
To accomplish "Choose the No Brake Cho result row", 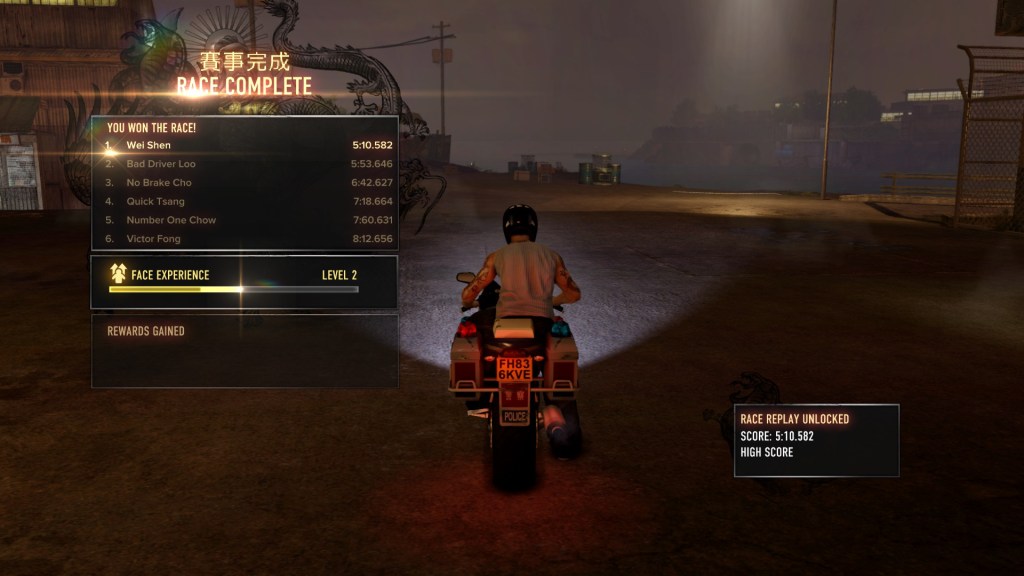I will click(245, 183).
